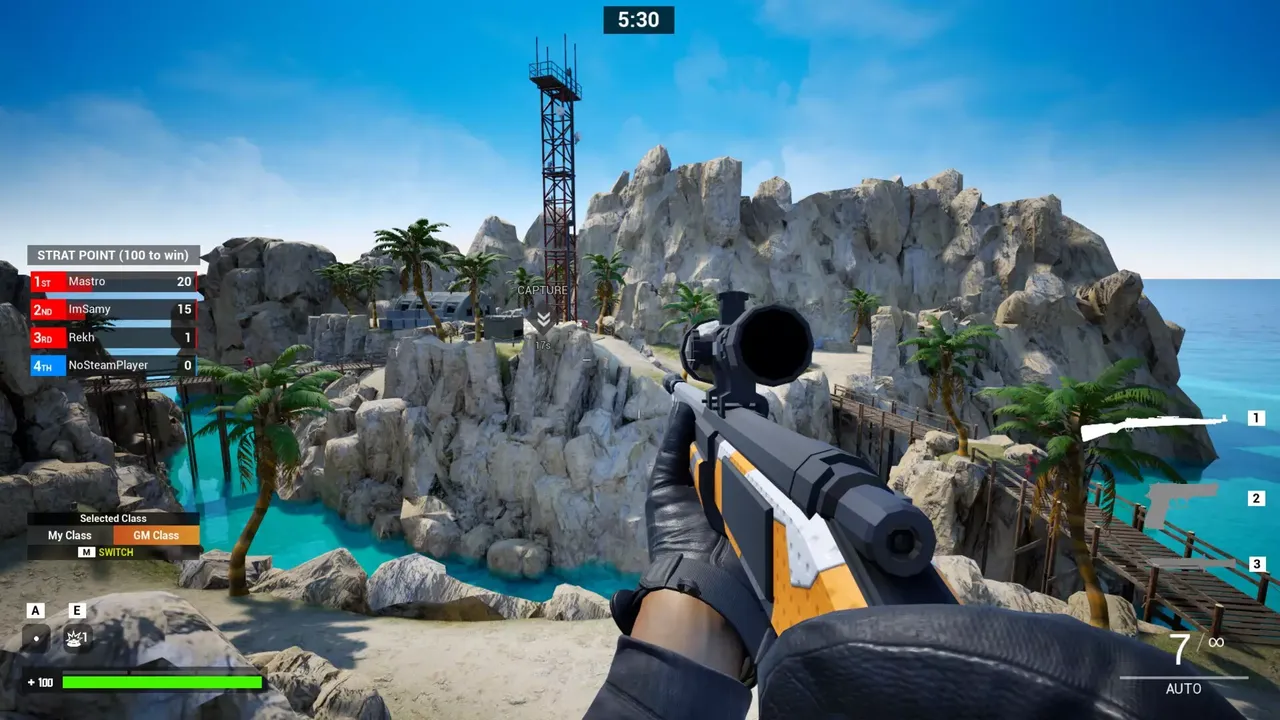This screenshot has width=1280, height=720.
Task: Click the dot ability icon
Action: coord(36,638)
